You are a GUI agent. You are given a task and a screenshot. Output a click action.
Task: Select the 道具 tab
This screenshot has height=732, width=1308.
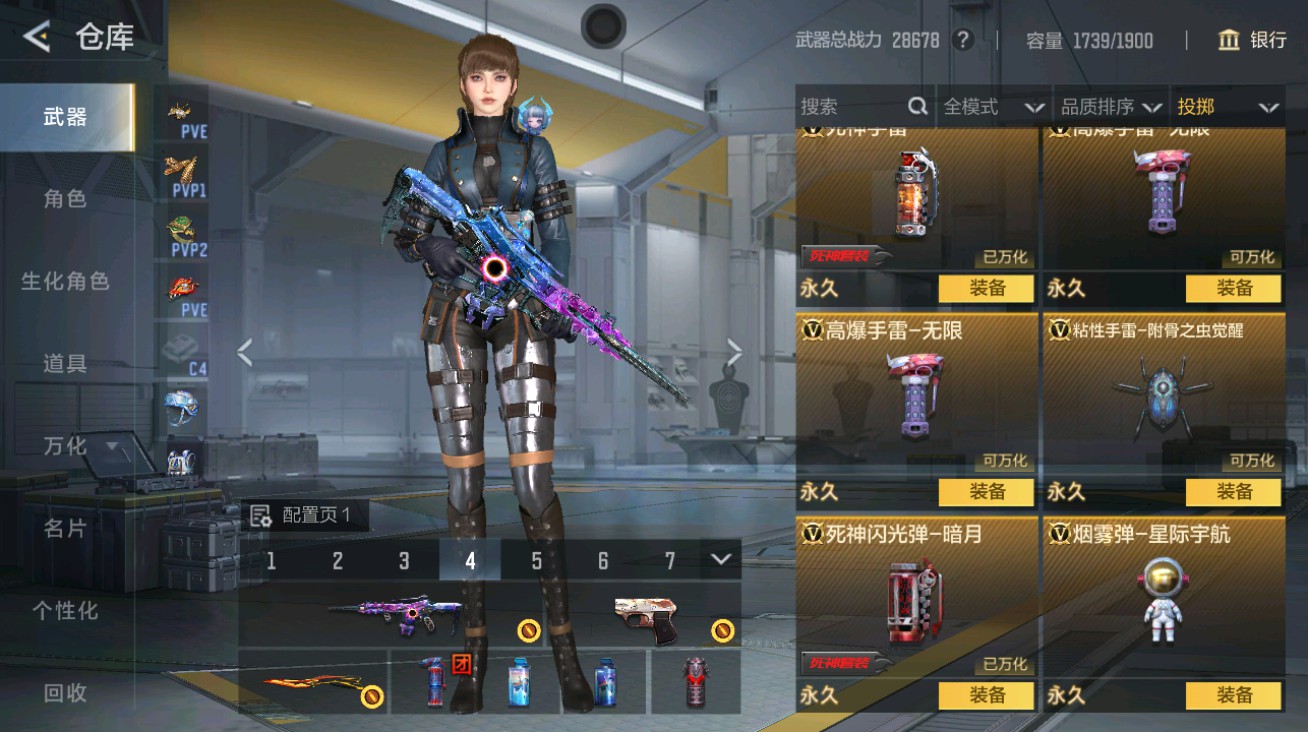65,363
